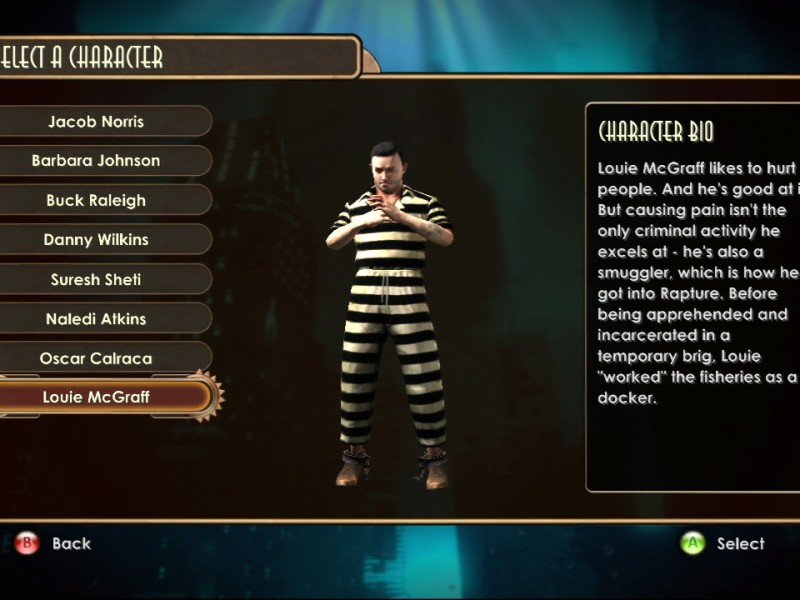Viewport: 800px width, 600px height.
Task: Pick Buck Raleigh from the list
Action: 96,200
